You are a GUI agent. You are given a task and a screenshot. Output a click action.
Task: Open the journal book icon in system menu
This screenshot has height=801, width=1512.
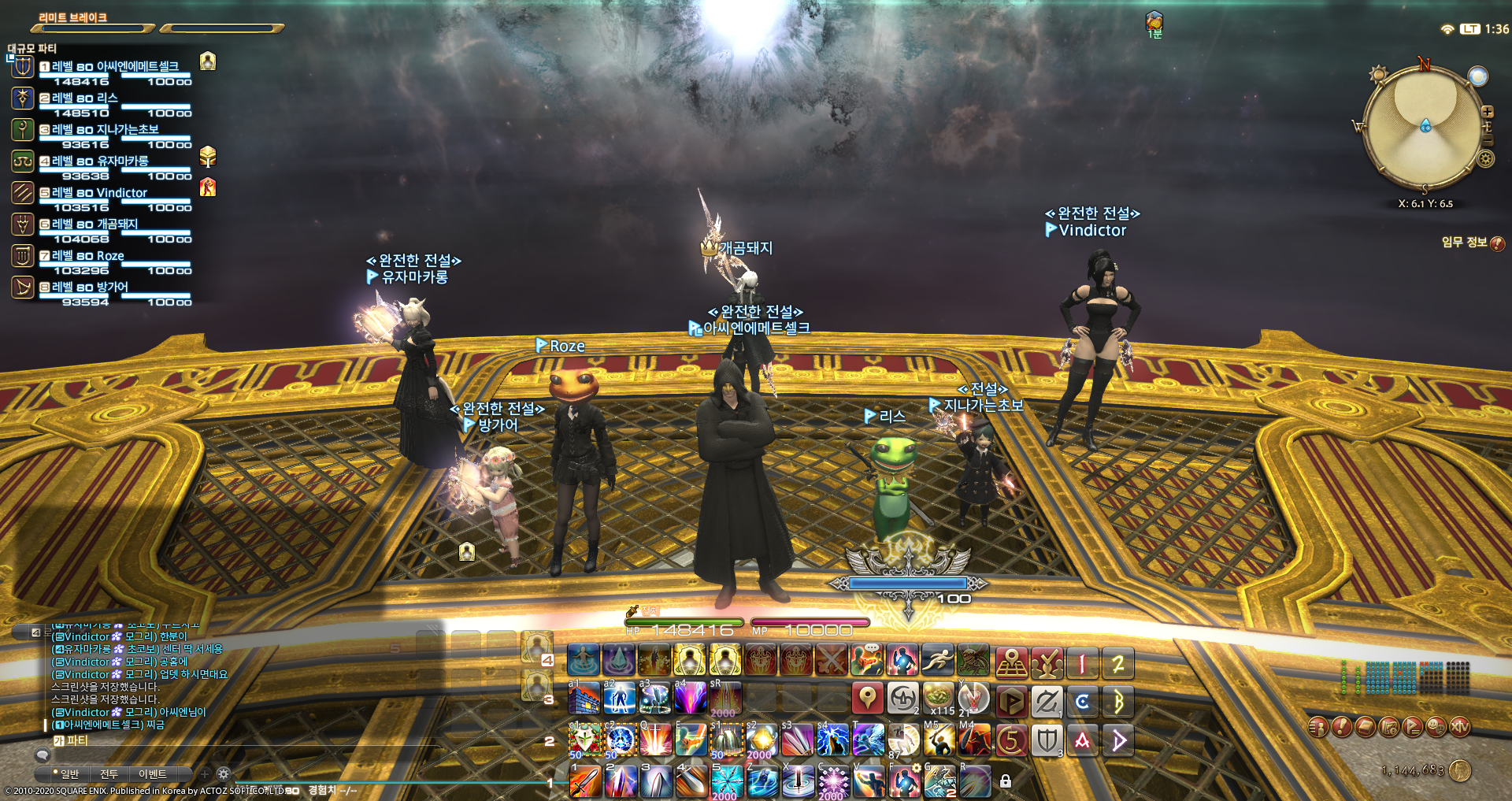[x=1366, y=727]
